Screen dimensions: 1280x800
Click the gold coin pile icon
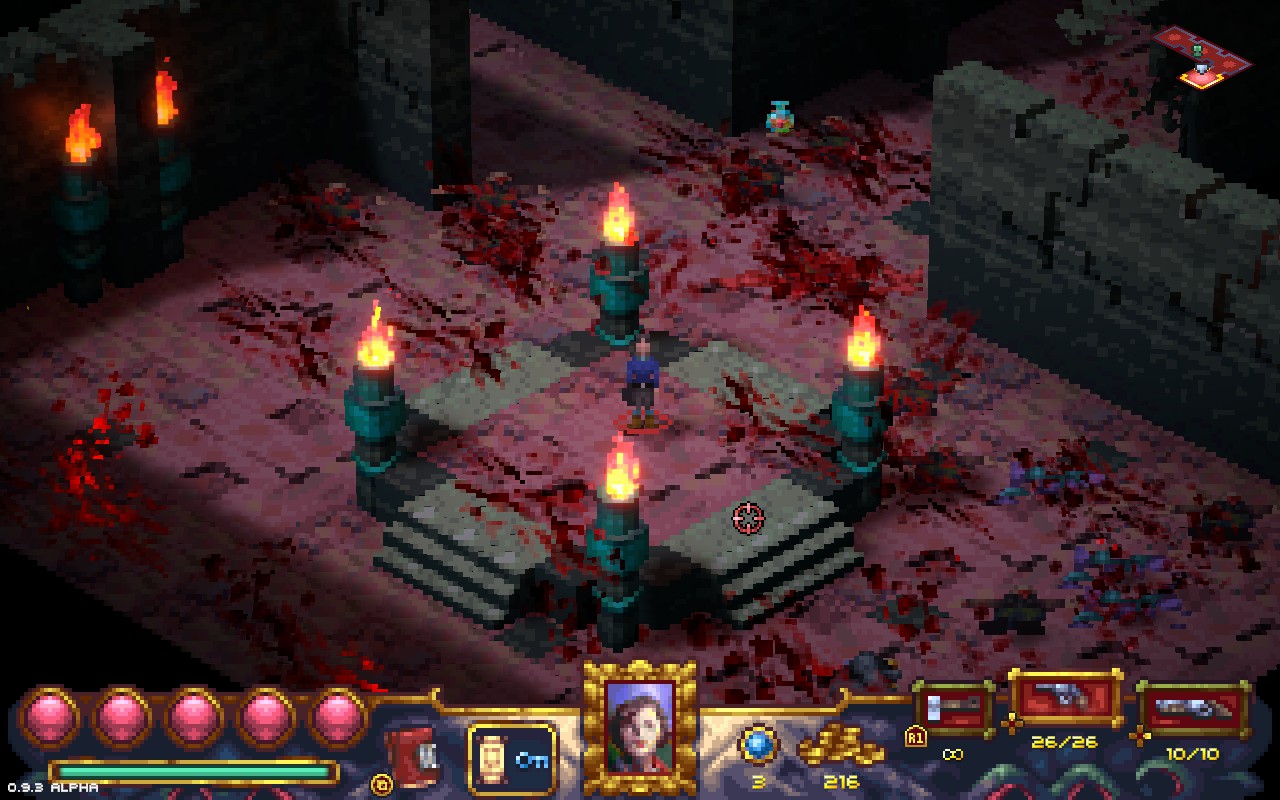(x=840, y=747)
